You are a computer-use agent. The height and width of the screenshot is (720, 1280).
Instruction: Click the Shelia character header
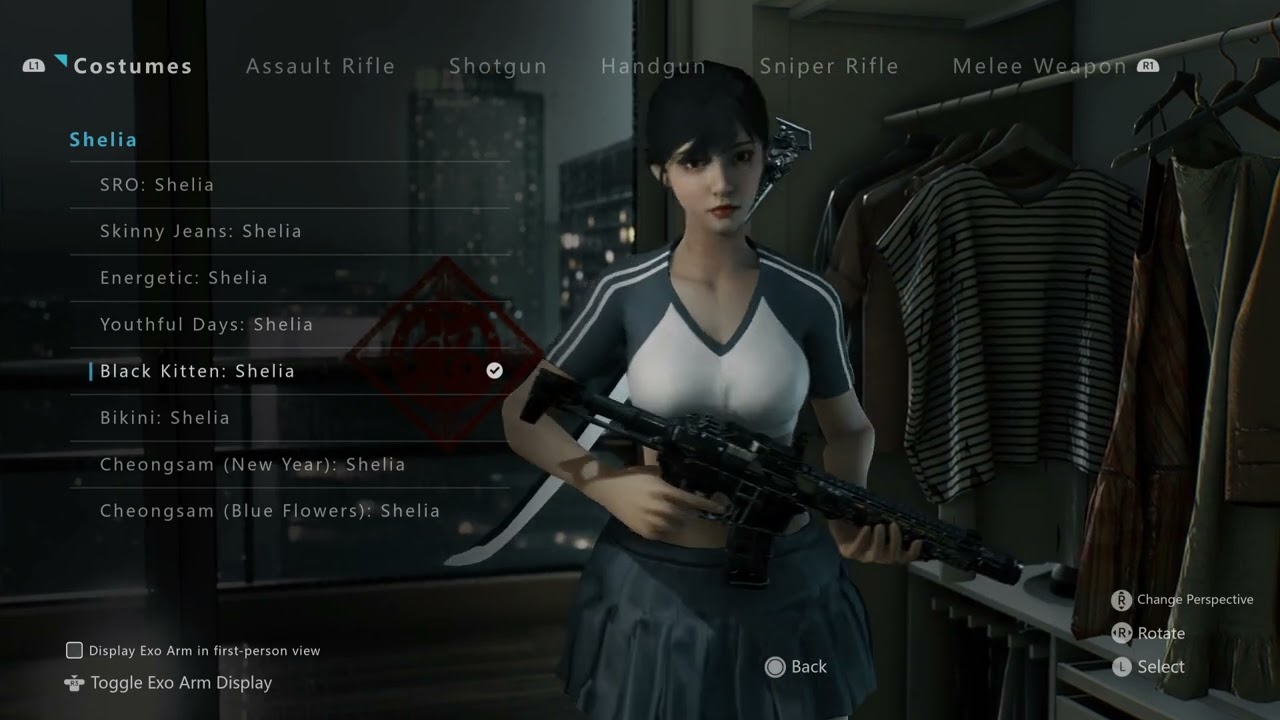point(103,140)
